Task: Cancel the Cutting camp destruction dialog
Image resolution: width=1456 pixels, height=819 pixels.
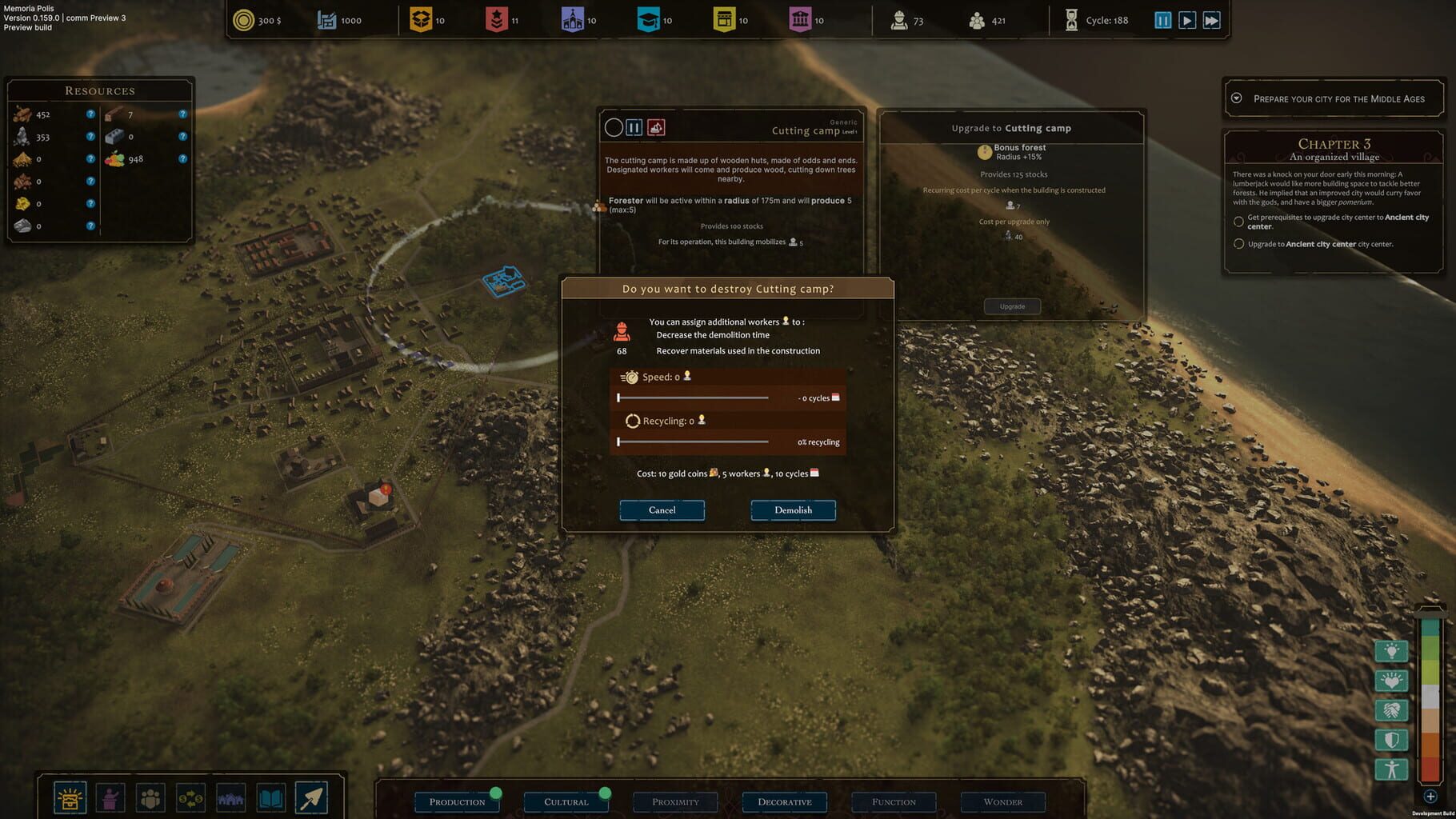Action: (x=662, y=510)
